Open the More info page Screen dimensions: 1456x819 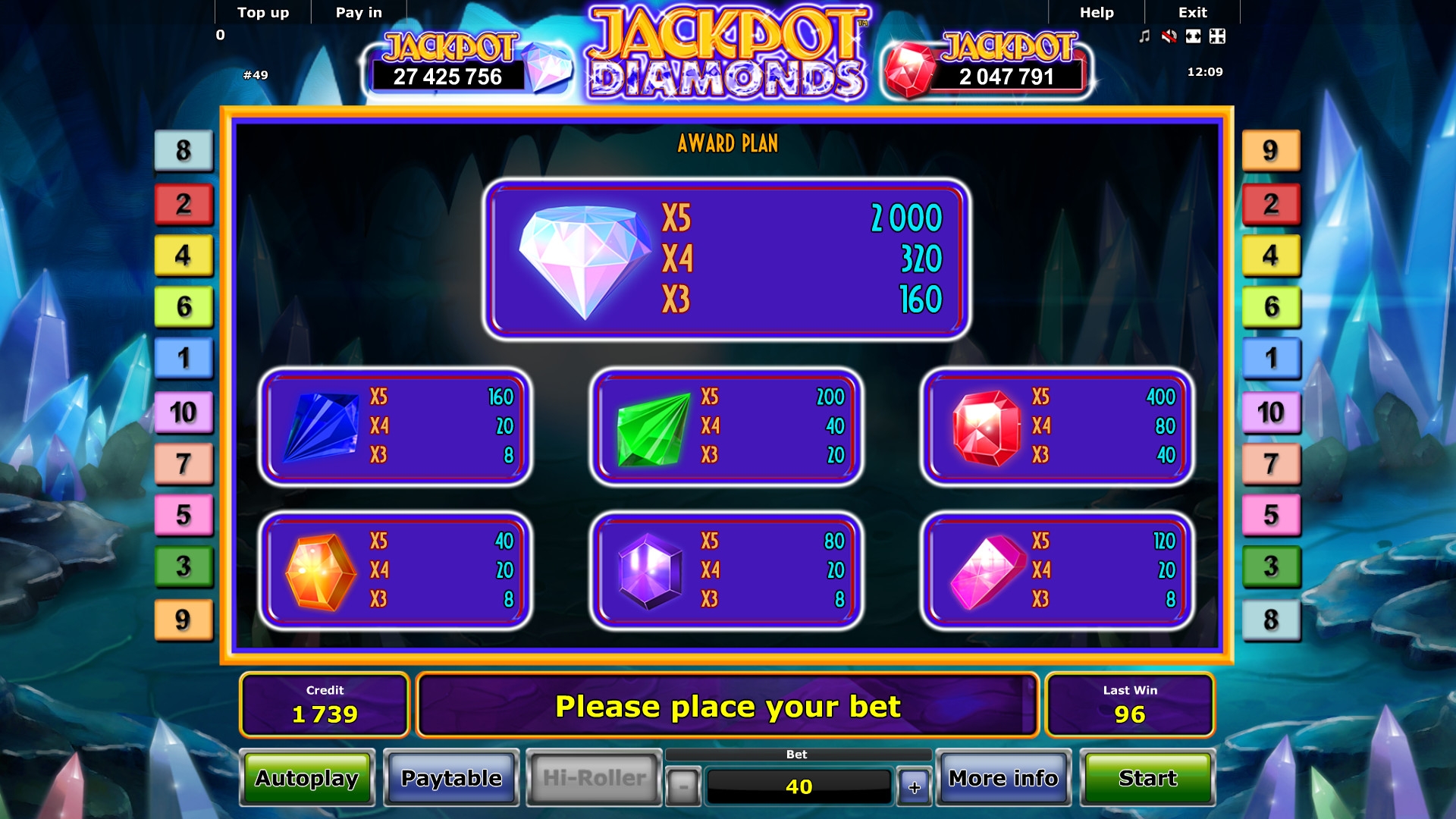click(x=1003, y=778)
